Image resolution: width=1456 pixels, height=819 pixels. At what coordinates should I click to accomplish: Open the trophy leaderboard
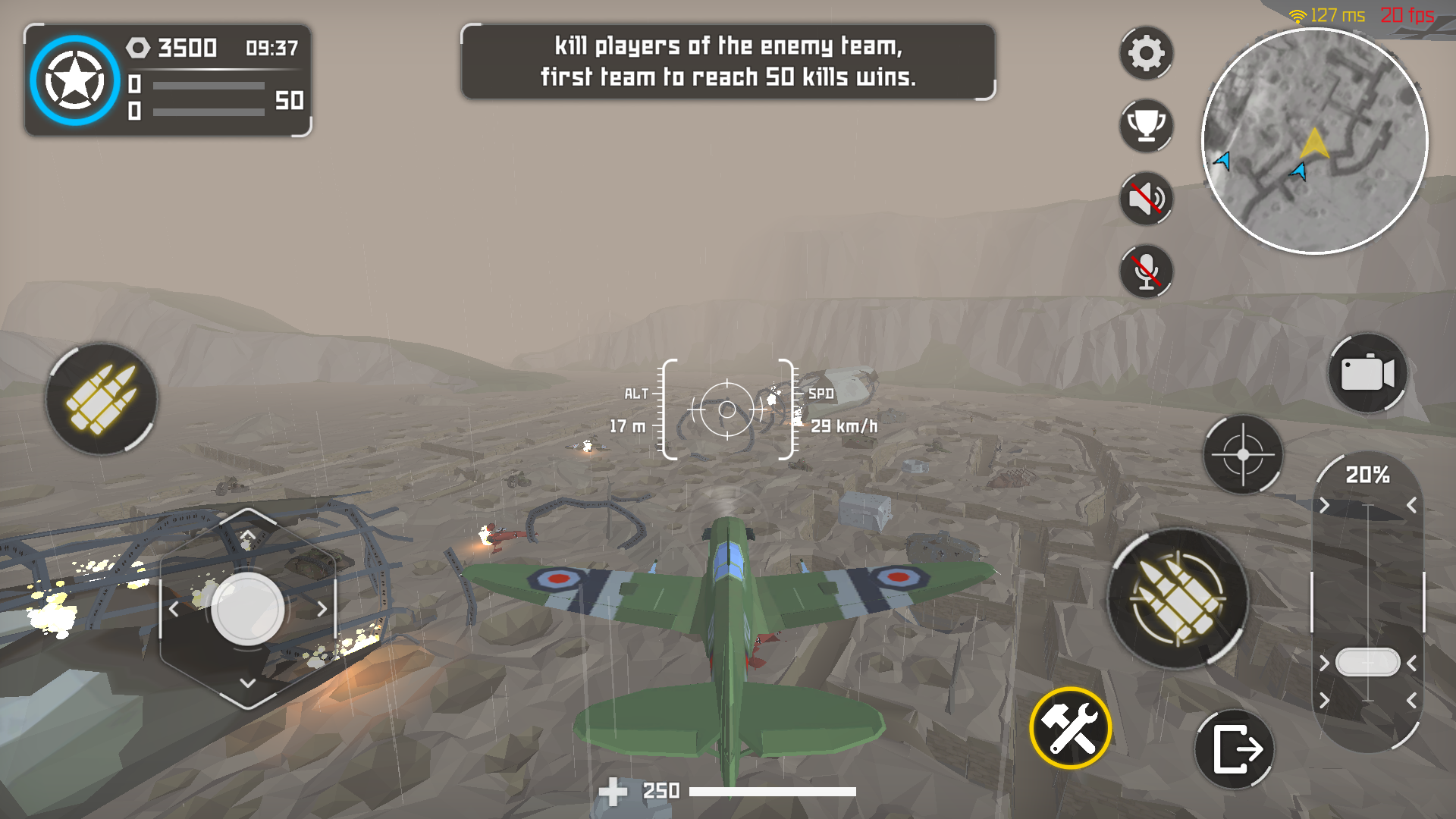[x=1145, y=125]
